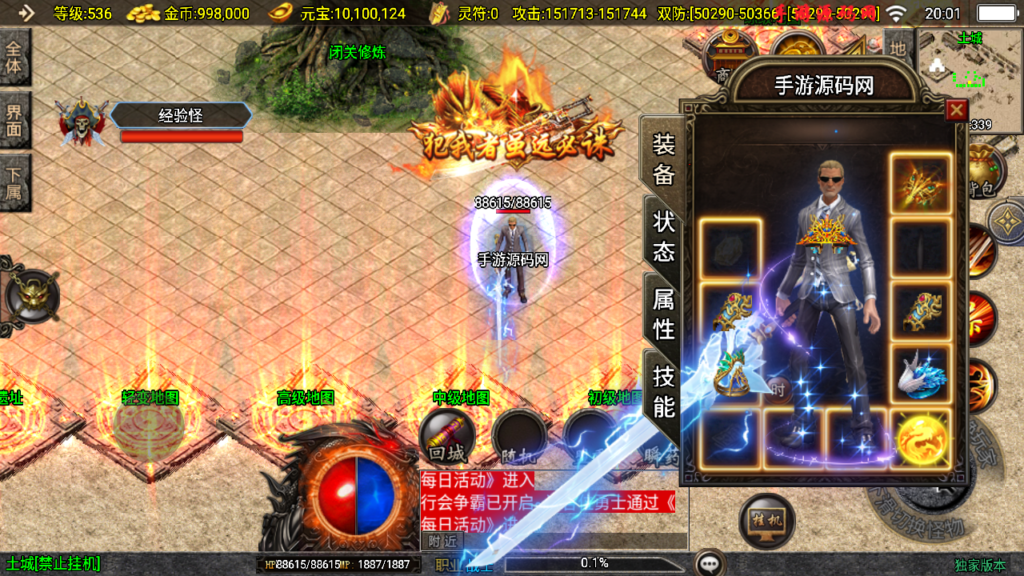Use the 回城 return-to-town scroll
The width and height of the screenshot is (1024, 576).
(445, 436)
